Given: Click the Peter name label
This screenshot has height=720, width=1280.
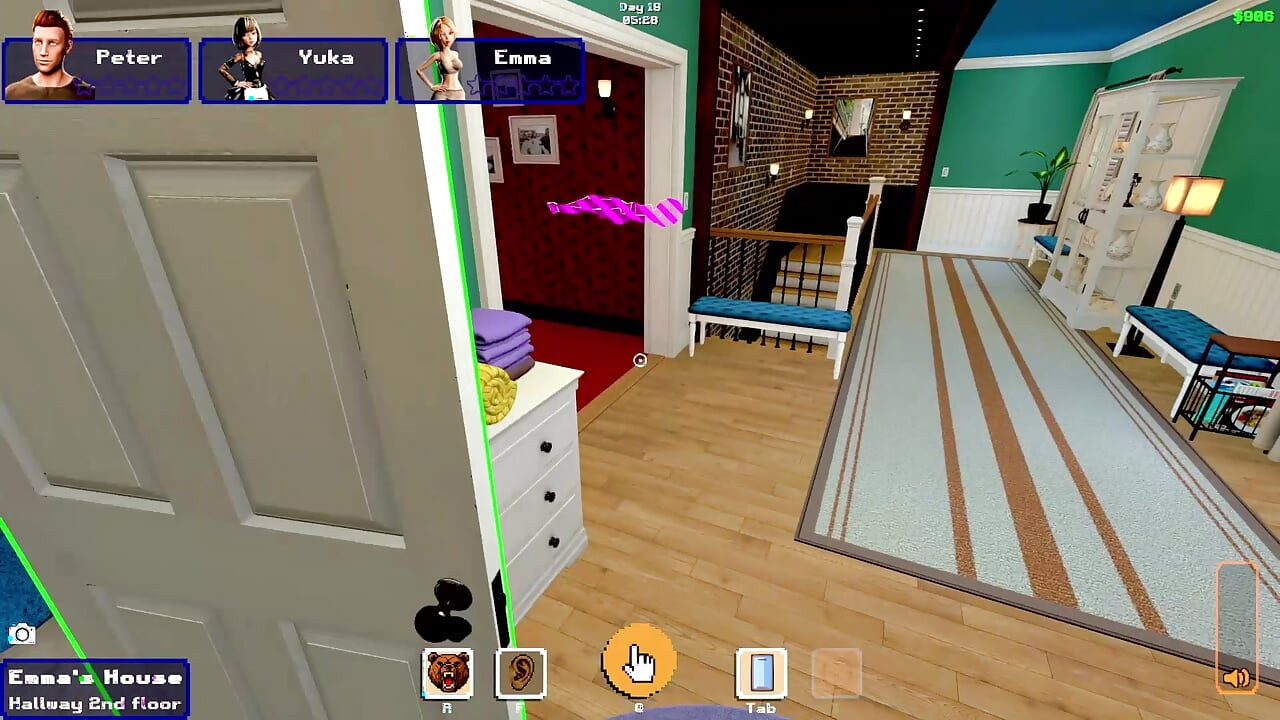Looking at the screenshot, I should (128, 57).
